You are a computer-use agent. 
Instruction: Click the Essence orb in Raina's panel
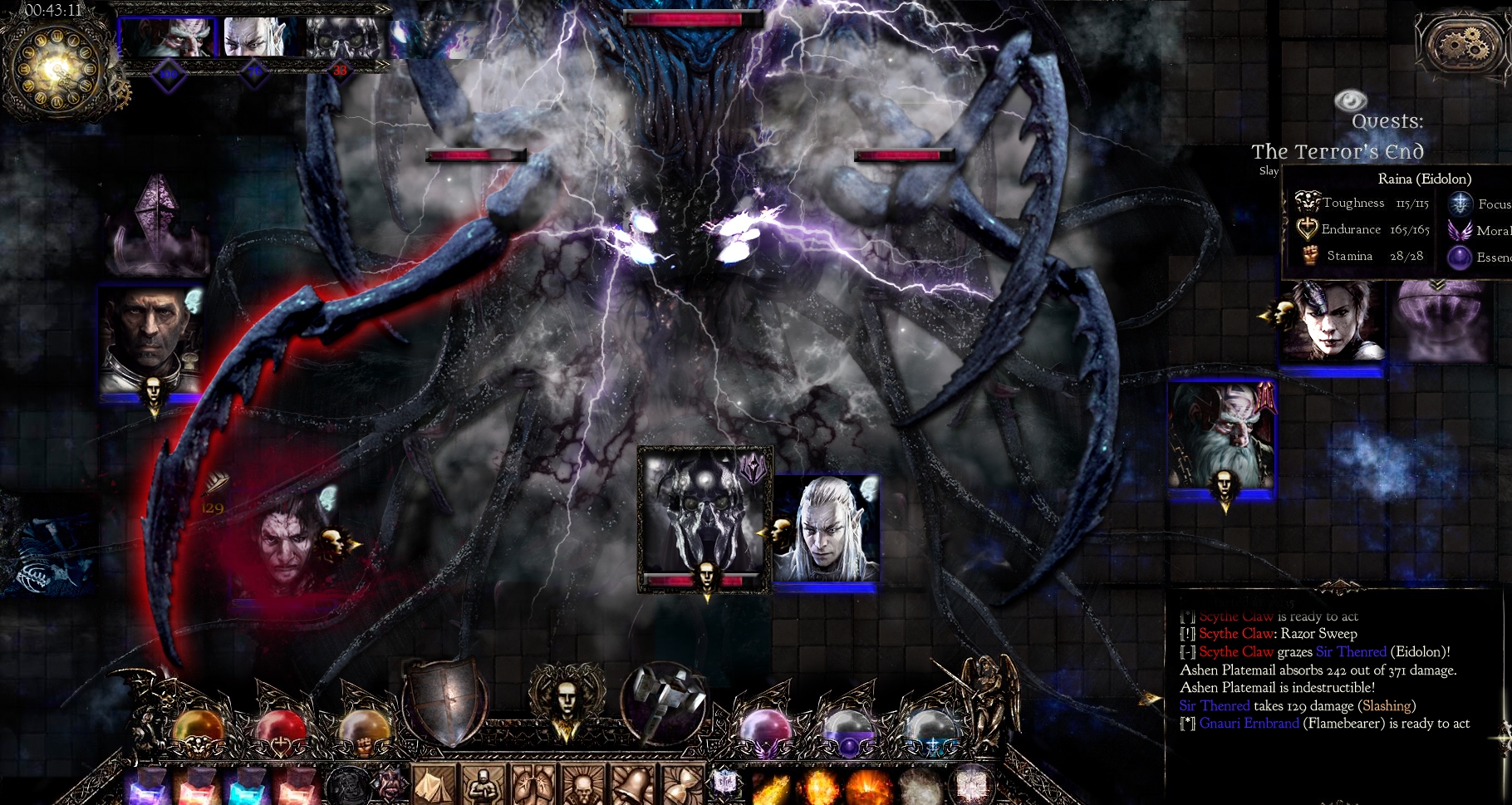point(1460,258)
